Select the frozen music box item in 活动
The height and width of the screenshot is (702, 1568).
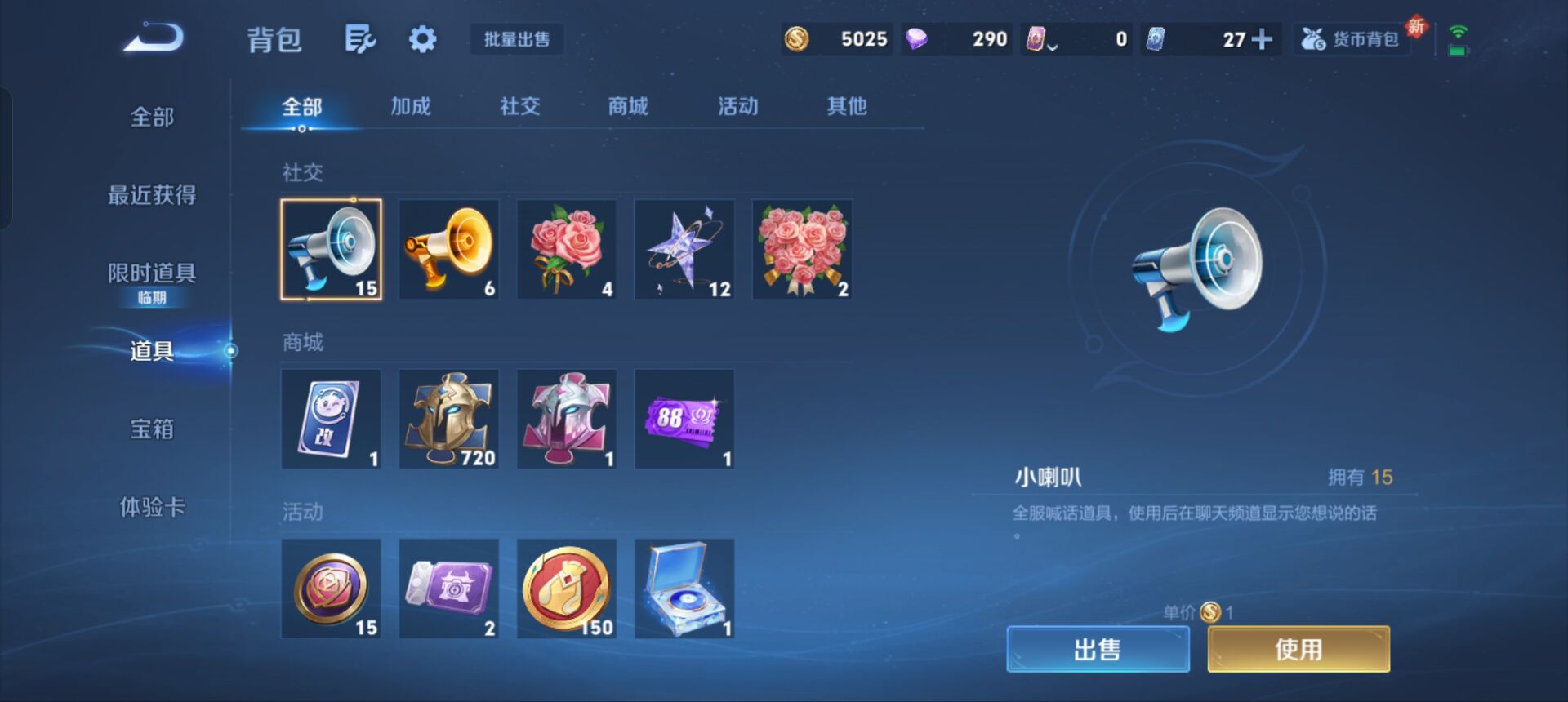point(684,589)
